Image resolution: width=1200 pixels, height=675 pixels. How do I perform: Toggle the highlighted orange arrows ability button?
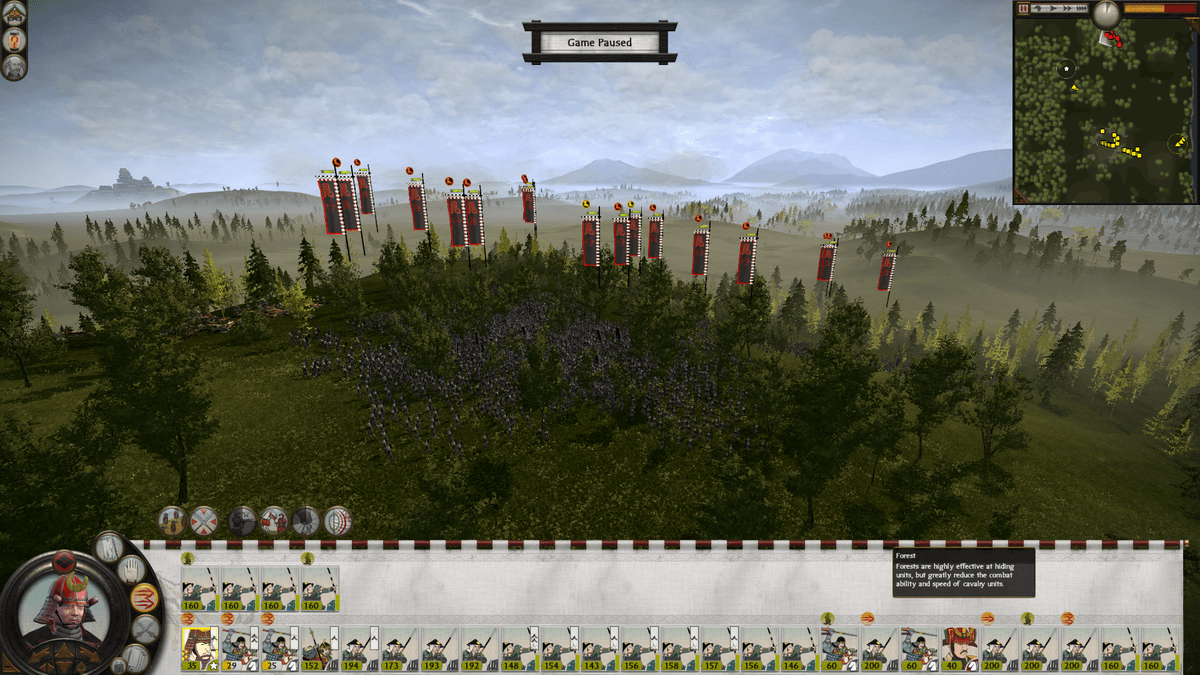click(x=144, y=598)
